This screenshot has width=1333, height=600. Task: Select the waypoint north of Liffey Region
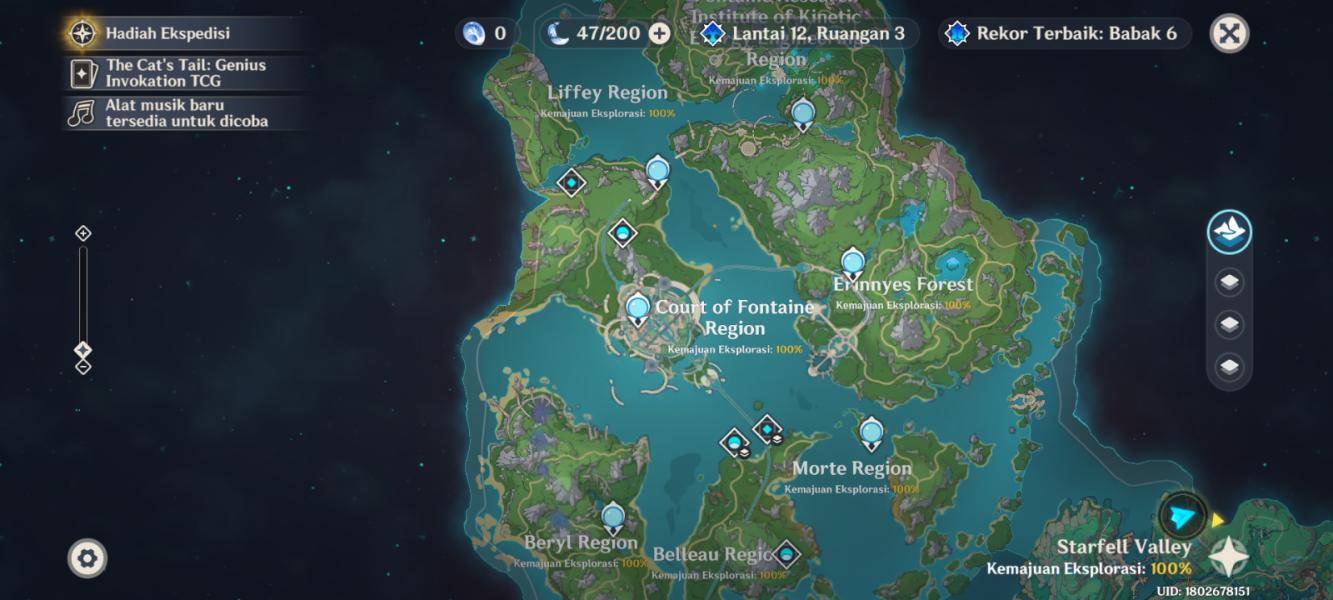(x=657, y=171)
